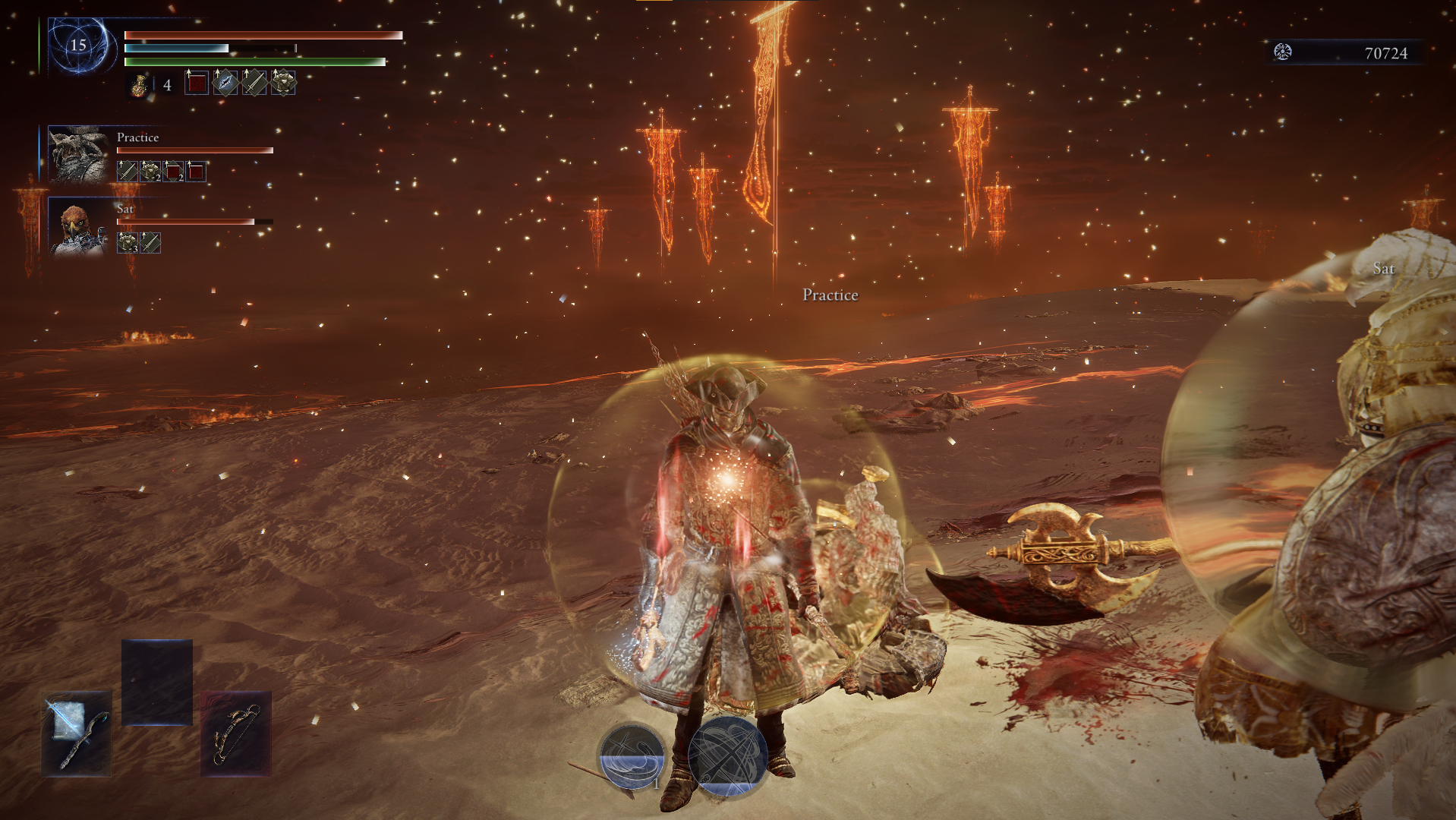Select your own sword buff icon
The width and height of the screenshot is (1456, 820).
tap(254, 83)
